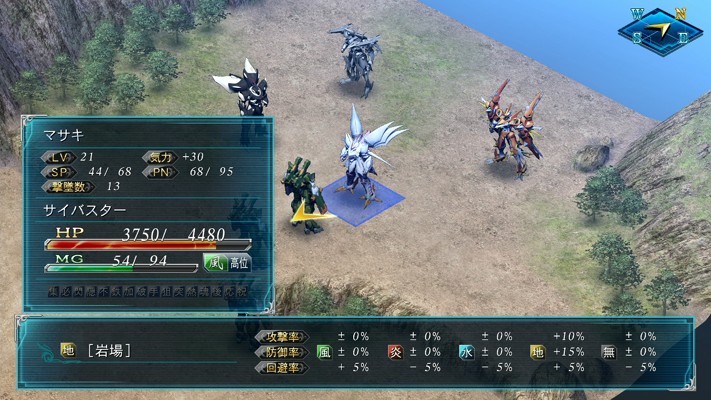Click the wind attribute badge beside the MG bar
The height and width of the screenshot is (400, 711).
pyautogui.click(x=213, y=263)
